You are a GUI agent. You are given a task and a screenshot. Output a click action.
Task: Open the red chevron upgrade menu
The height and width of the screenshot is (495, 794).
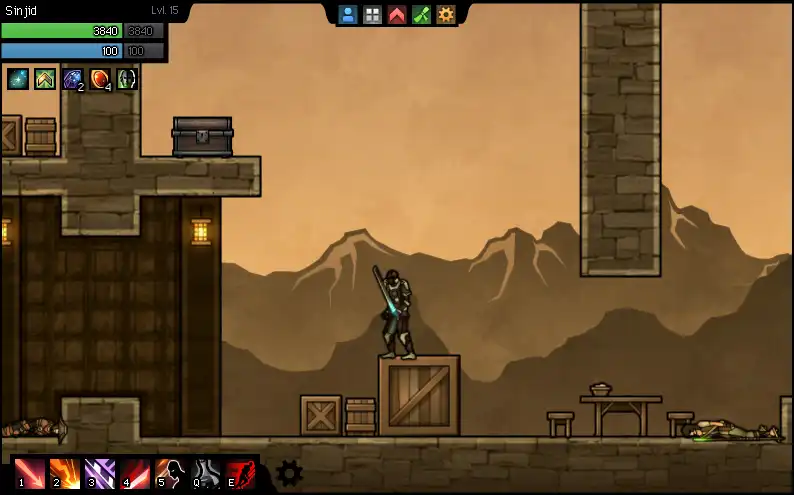coord(397,14)
